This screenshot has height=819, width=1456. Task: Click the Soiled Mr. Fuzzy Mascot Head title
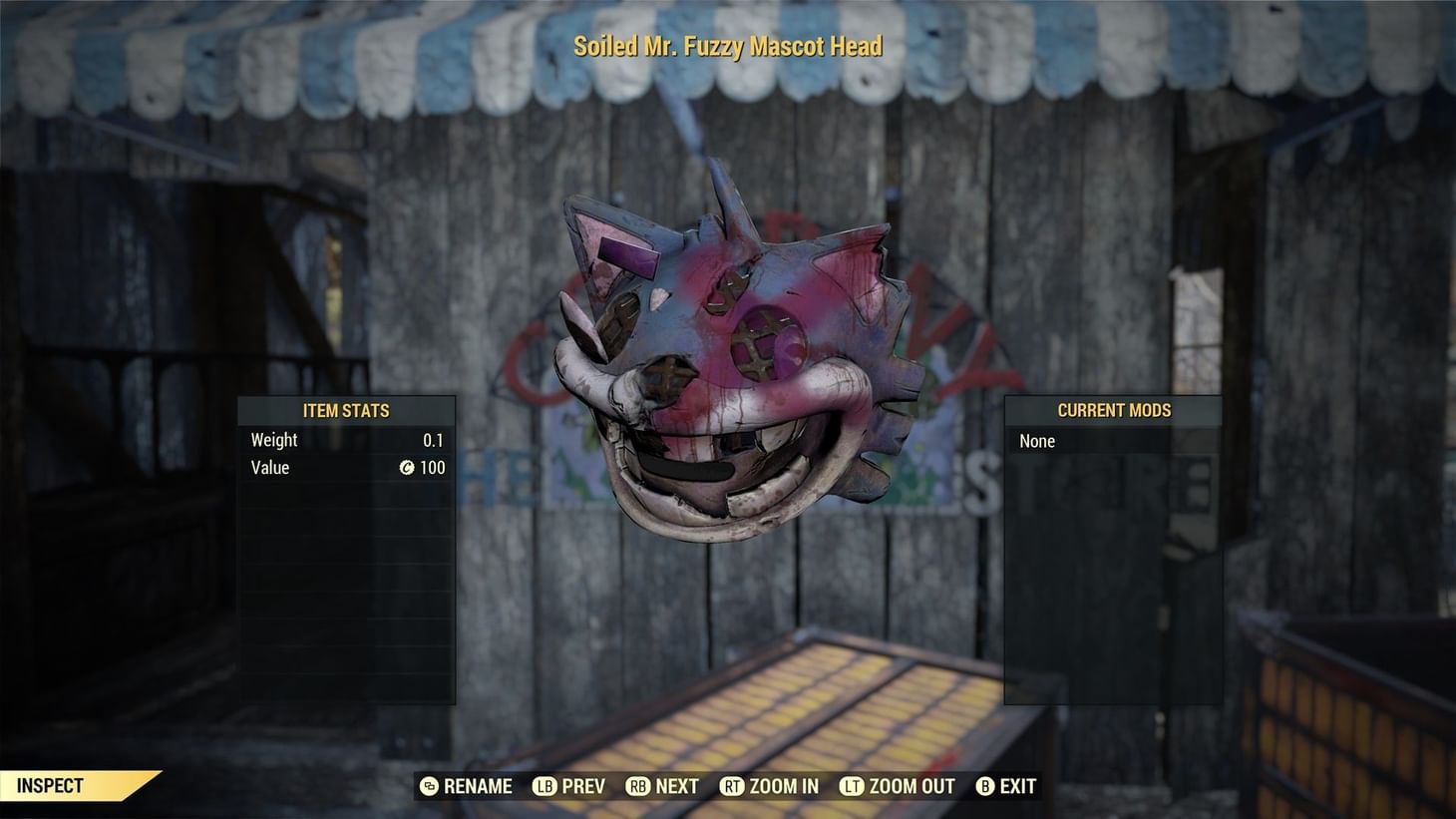727,46
